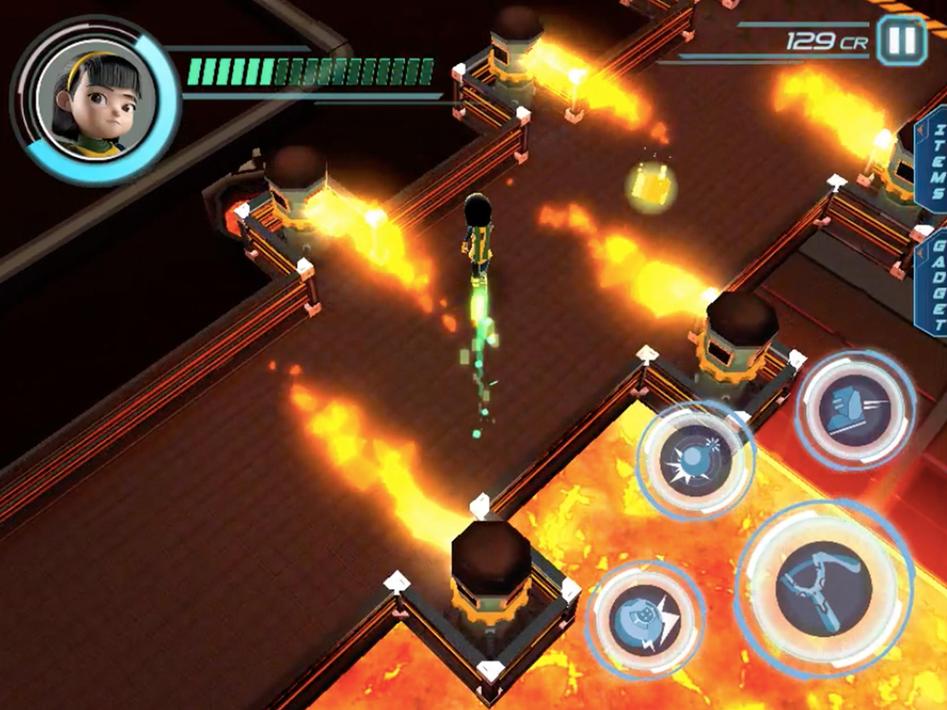Throw the bomb ability
The width and height of the screenshot is (947, 710).
[695, 460]
